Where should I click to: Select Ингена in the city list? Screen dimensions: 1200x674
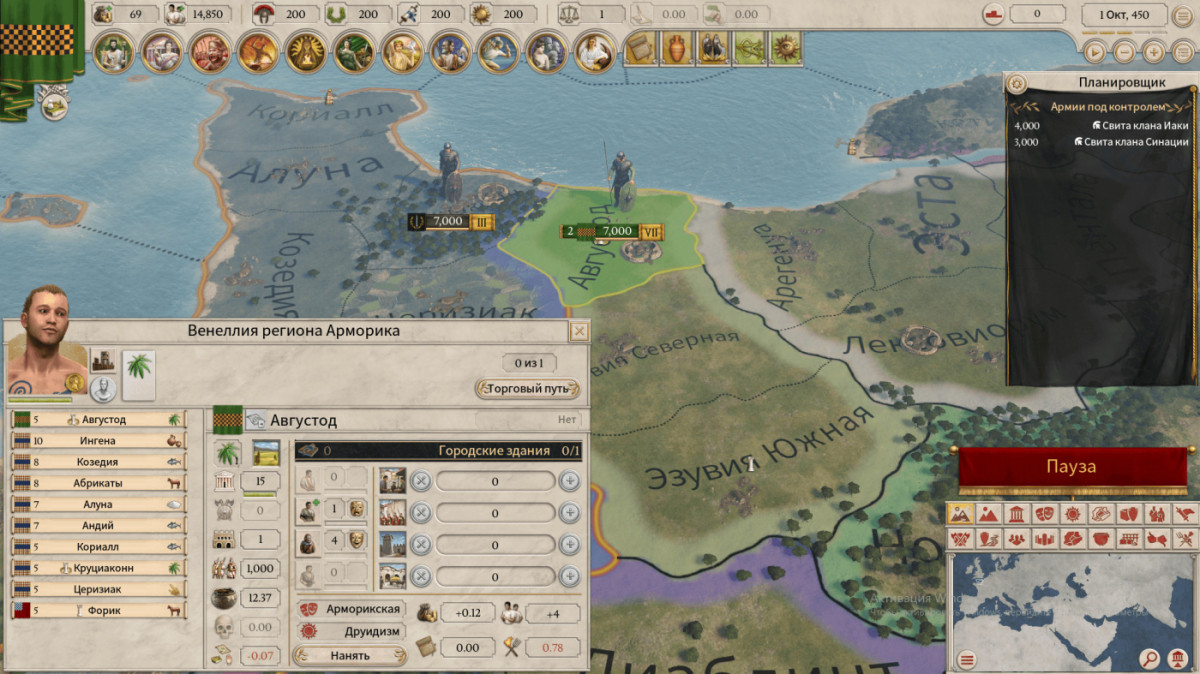click(x=98, y=441)
